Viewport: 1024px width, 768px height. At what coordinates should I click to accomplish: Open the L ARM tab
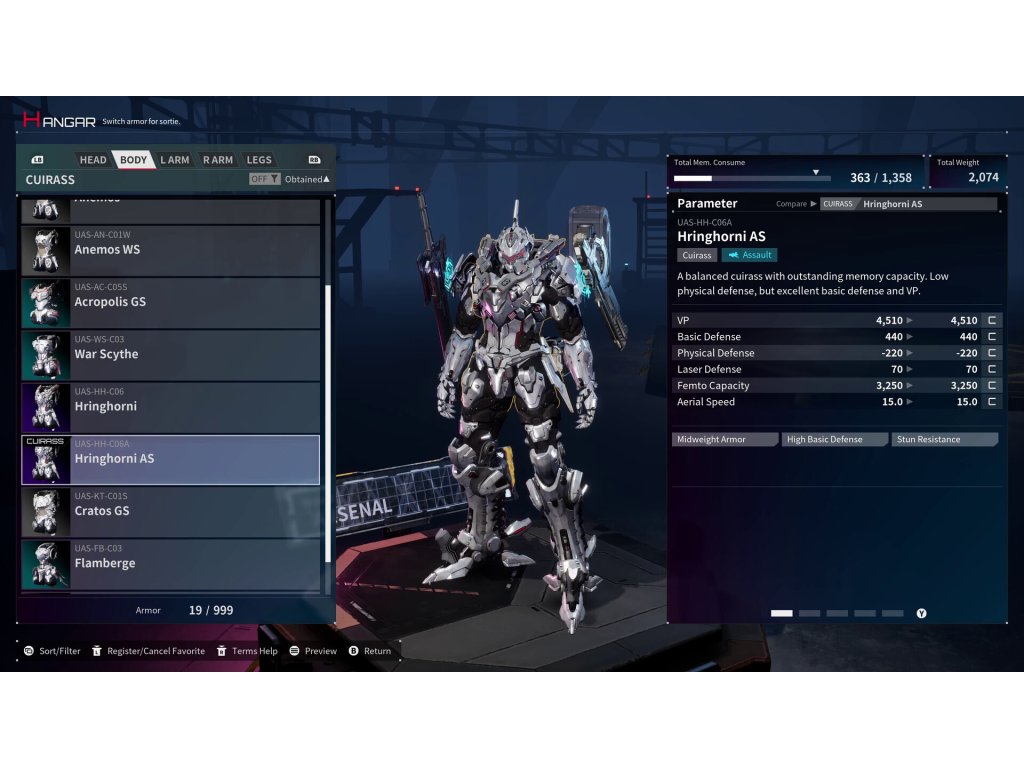coord(175,160)
